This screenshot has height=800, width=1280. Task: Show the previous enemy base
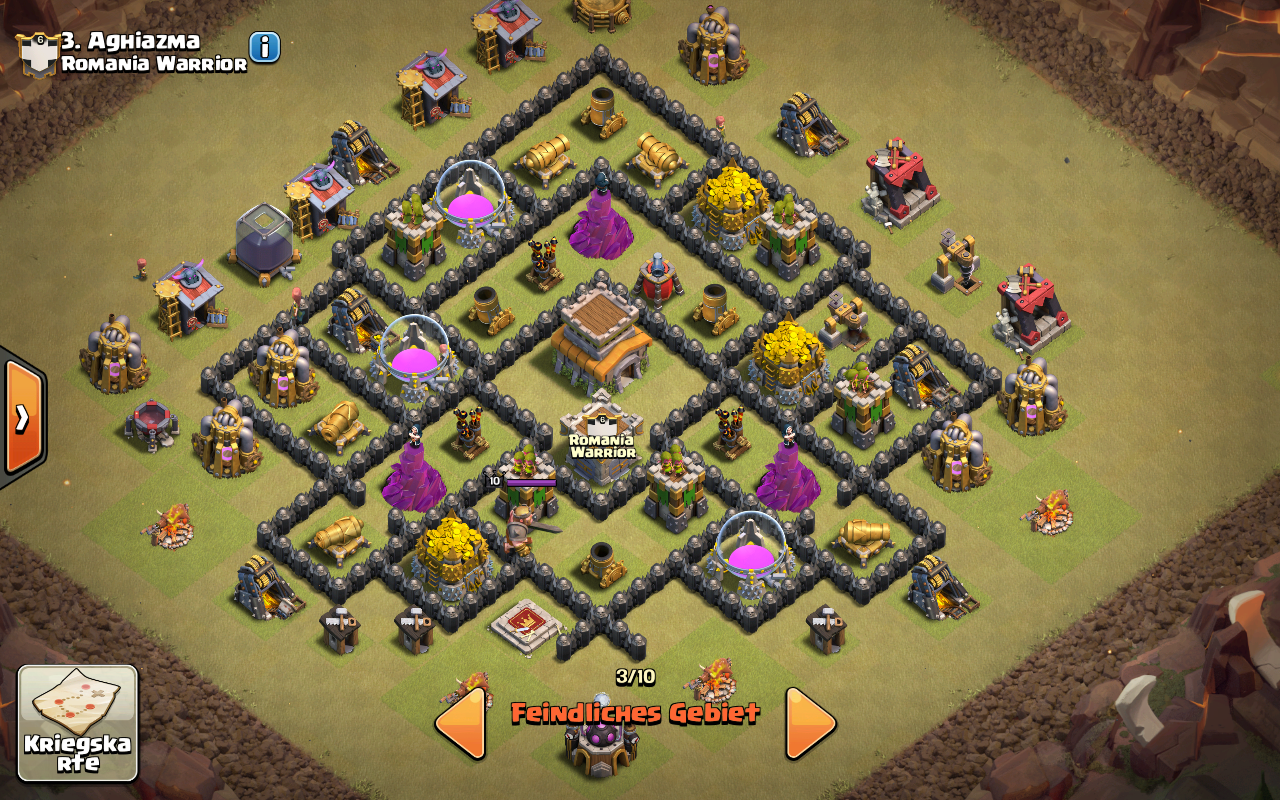click(461, 722)
